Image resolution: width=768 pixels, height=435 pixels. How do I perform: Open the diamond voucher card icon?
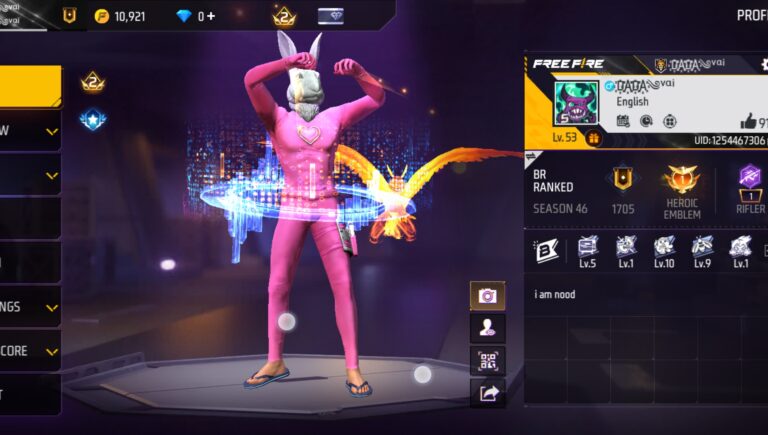(331, 16)
